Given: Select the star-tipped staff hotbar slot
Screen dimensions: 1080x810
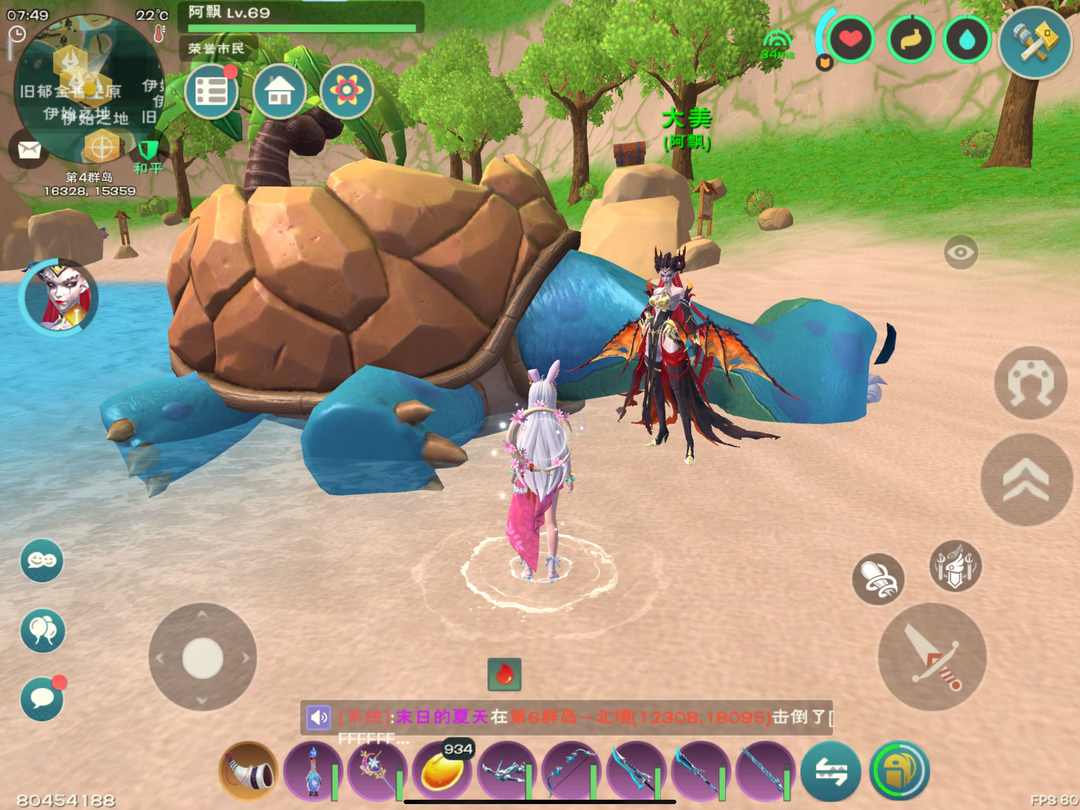Looking at the screenshot, I should click(377, 771).
